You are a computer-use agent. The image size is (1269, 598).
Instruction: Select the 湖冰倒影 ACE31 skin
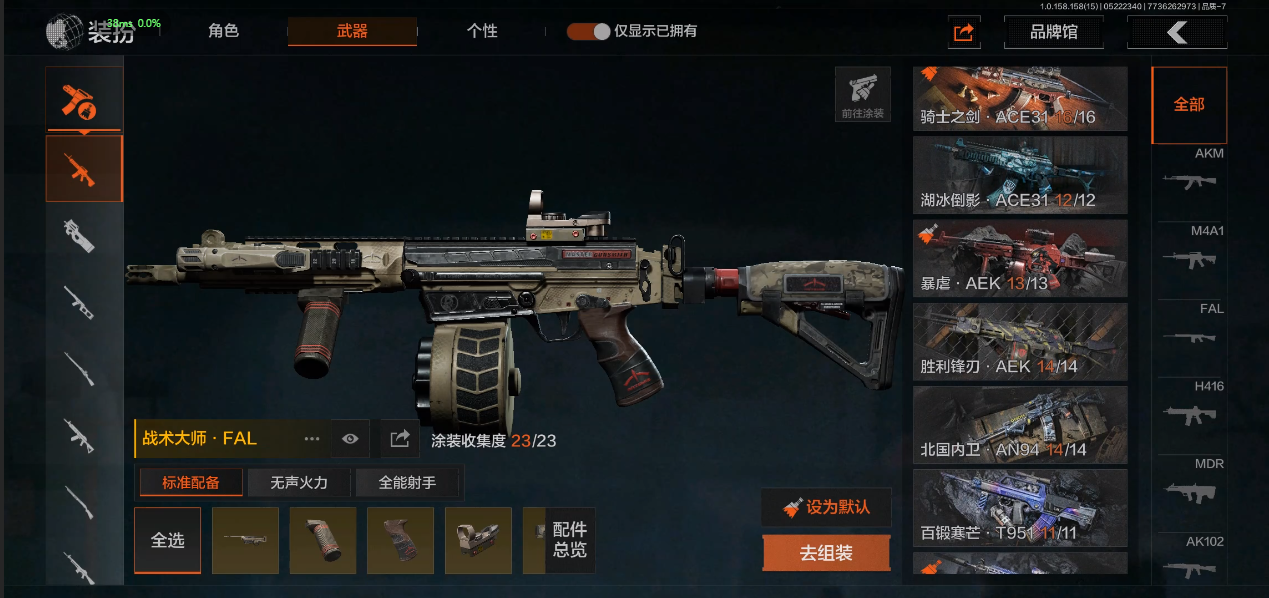click(x=1020, y=175)
